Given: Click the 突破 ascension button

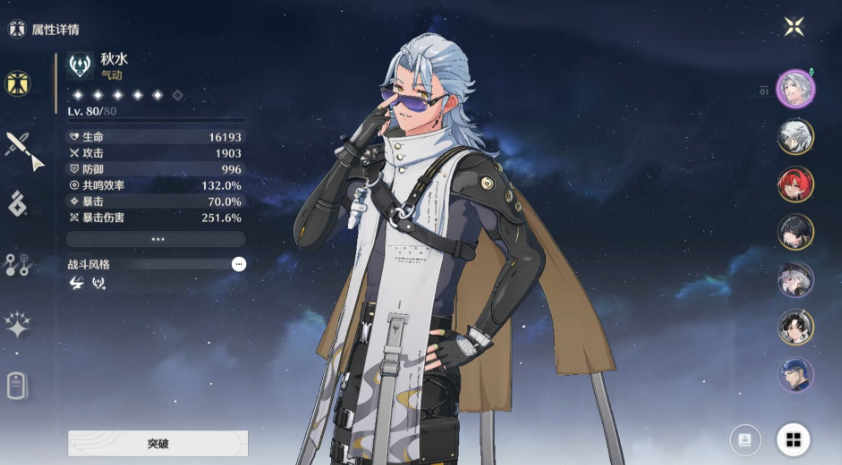Looking at the screenshot, I should pos(158,443).
